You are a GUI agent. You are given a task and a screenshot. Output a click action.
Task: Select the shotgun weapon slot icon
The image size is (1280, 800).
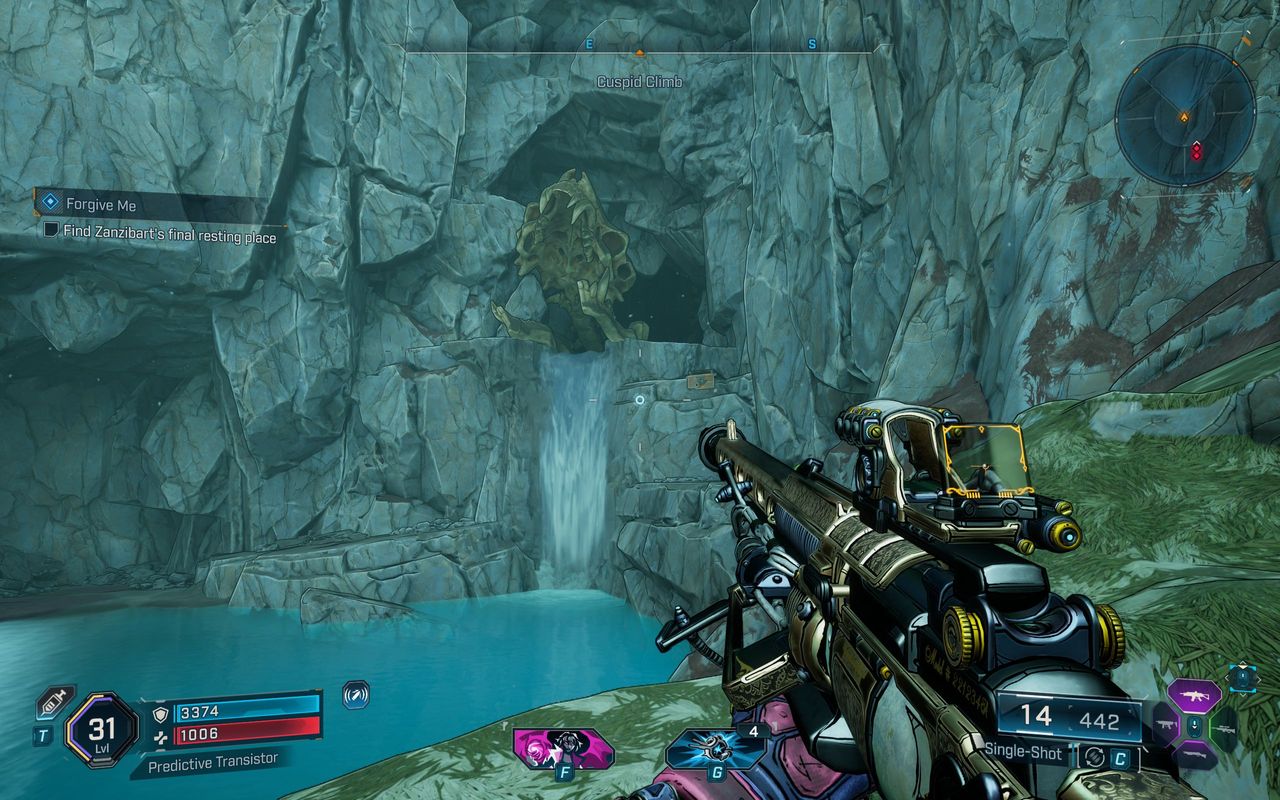[x=1194, y=754]
